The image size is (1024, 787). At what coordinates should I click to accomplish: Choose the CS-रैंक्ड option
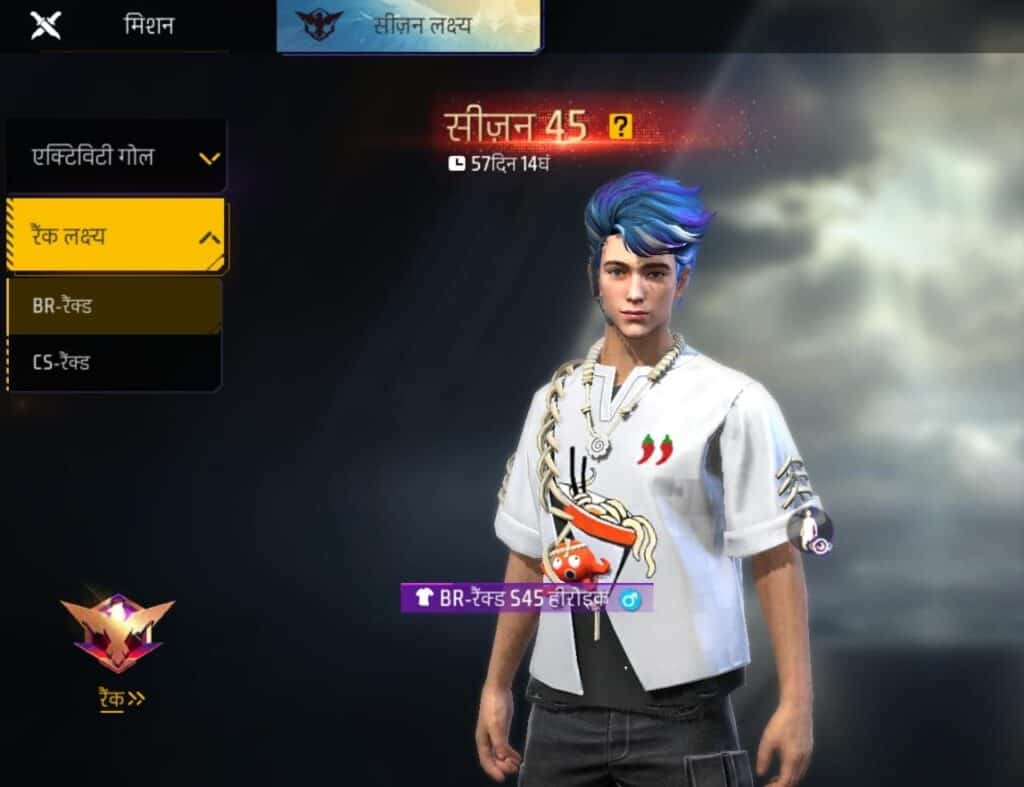click(114, 362)
